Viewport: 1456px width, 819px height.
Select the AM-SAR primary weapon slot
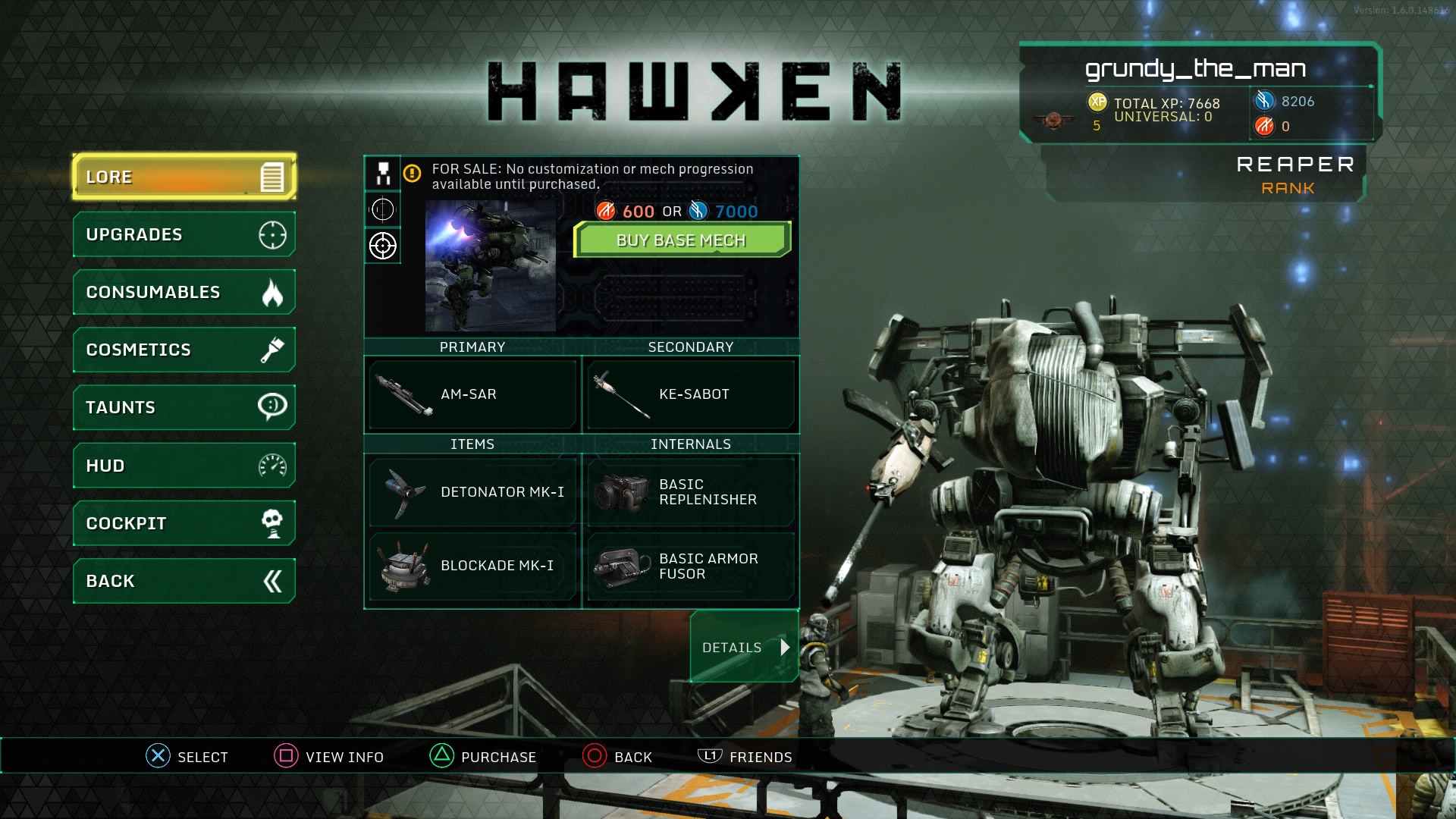[x=472, y=394]
